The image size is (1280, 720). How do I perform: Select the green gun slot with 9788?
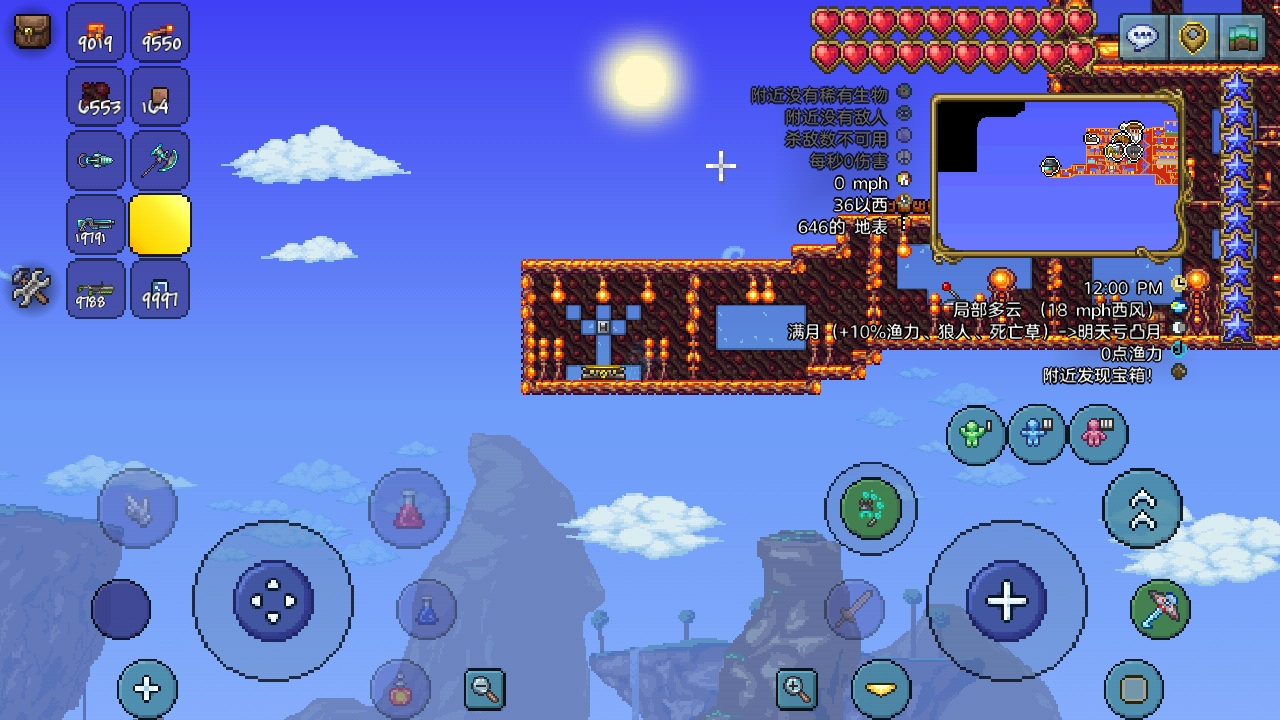pos(97,289)
